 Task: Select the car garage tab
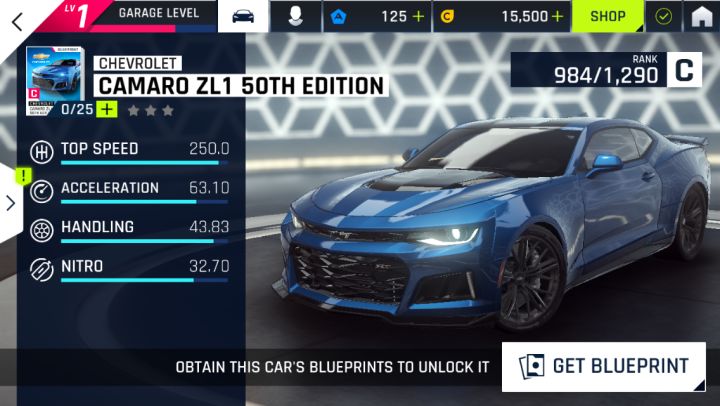(x=243, y=16)
